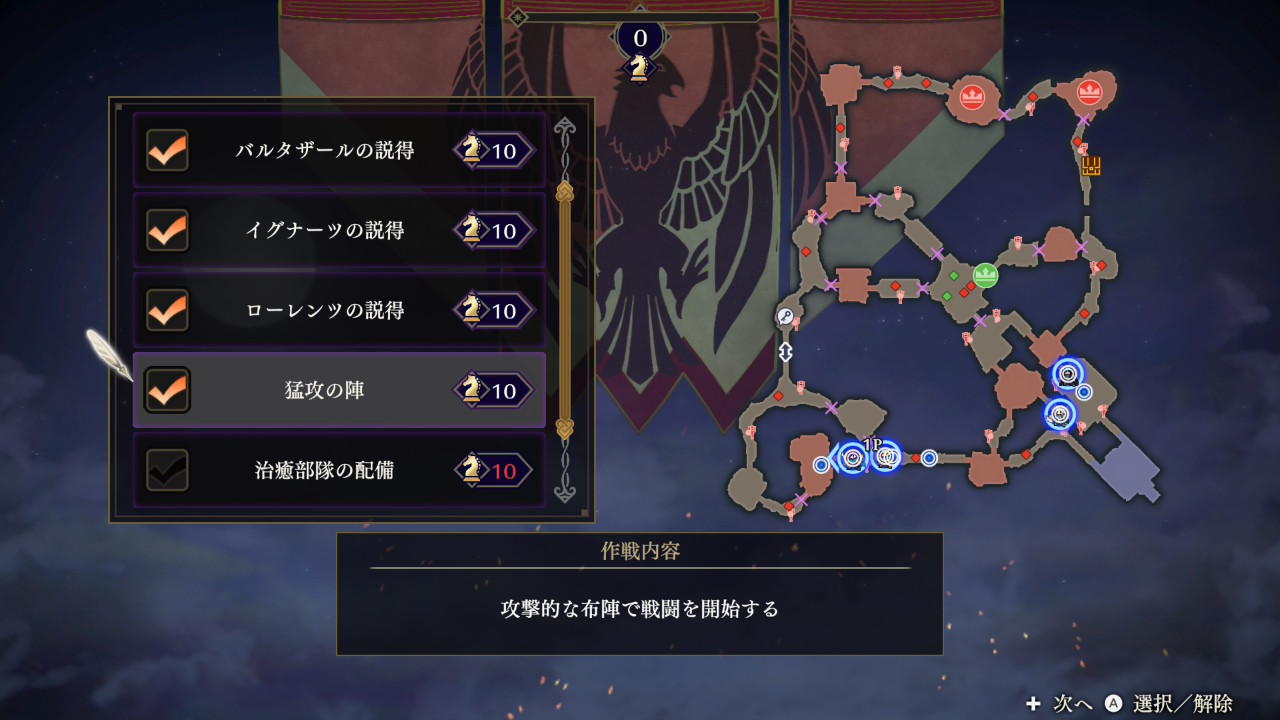Choose the ローレンツの説得 strategy entry
Viewport: 1280px width, 720px height.
point(339,311)
